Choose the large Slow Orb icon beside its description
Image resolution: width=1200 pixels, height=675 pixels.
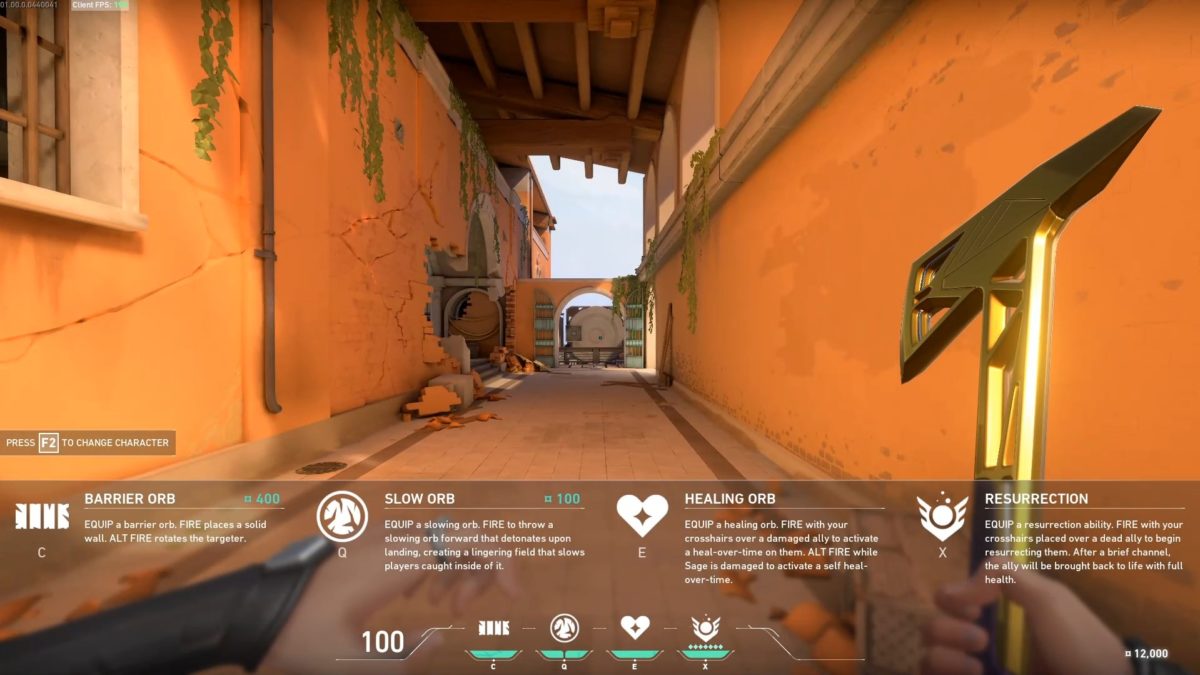(342, 516)
